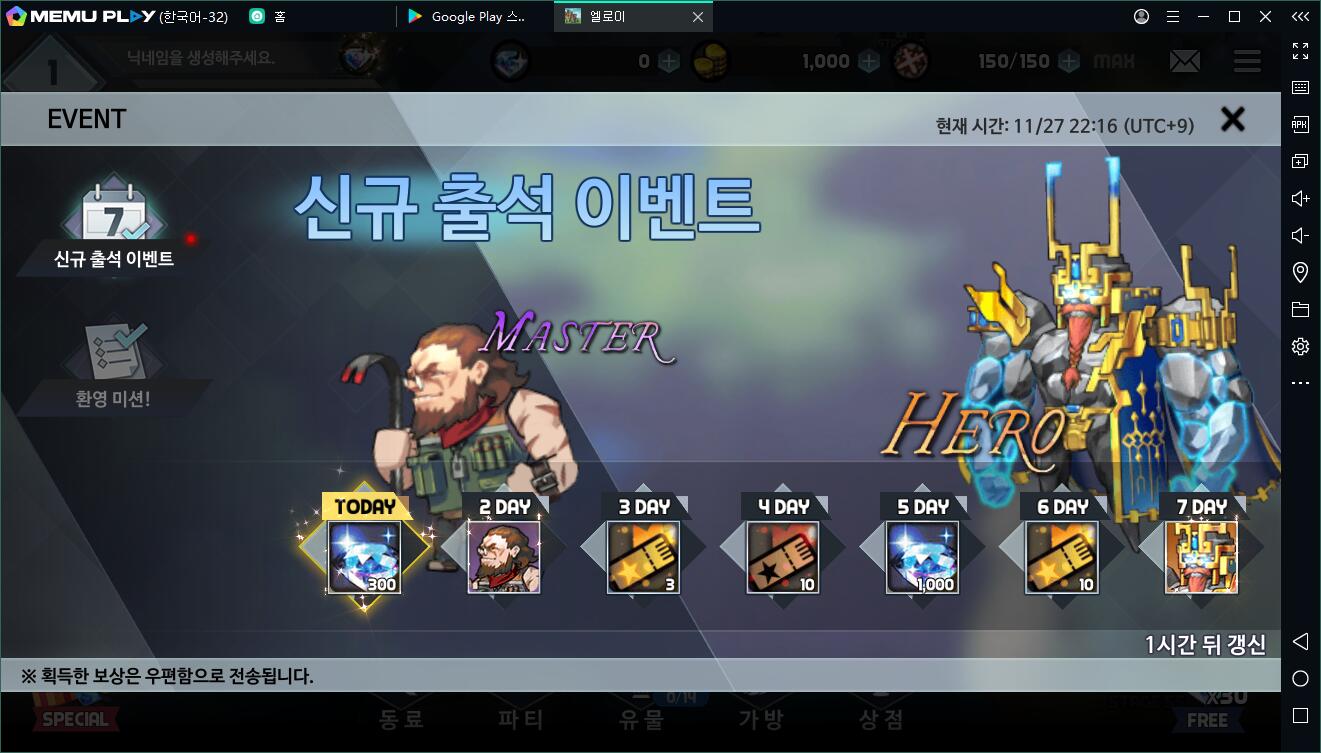
Task: Select the 신규 출석 이벤트 tab
Action: (x=114, y=227)
